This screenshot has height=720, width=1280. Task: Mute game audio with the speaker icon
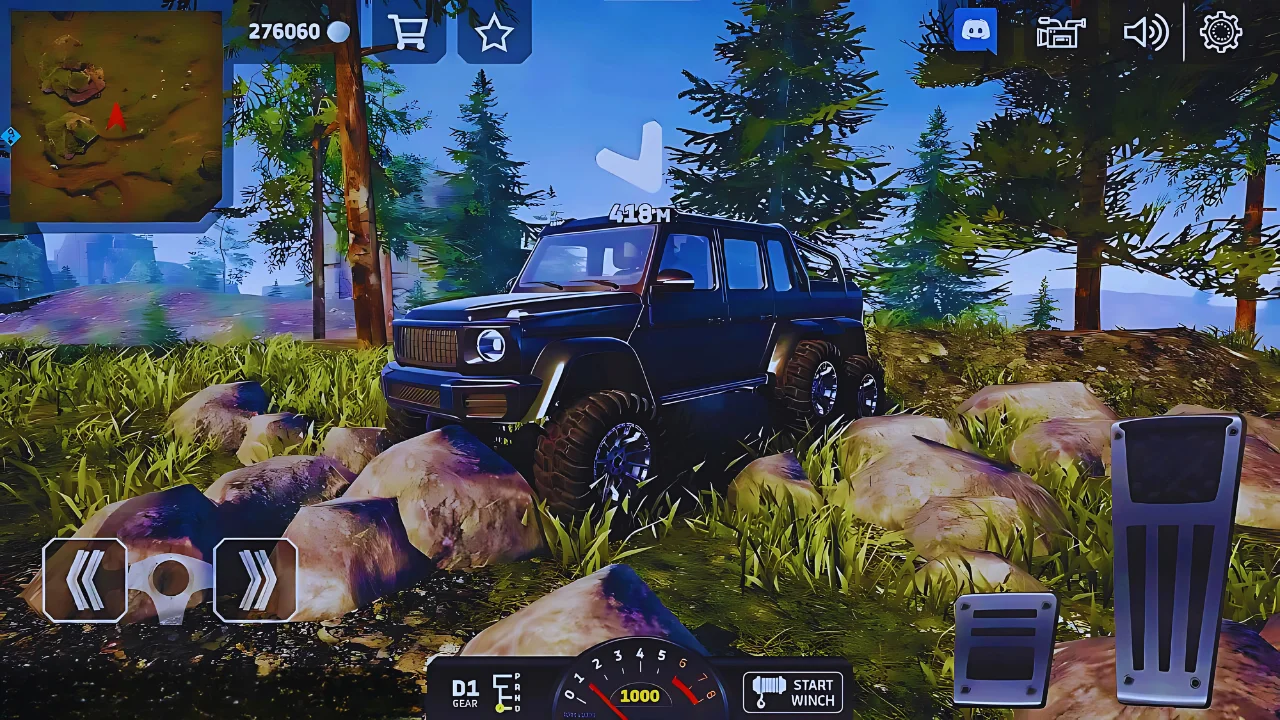(x=1146, y=32)
